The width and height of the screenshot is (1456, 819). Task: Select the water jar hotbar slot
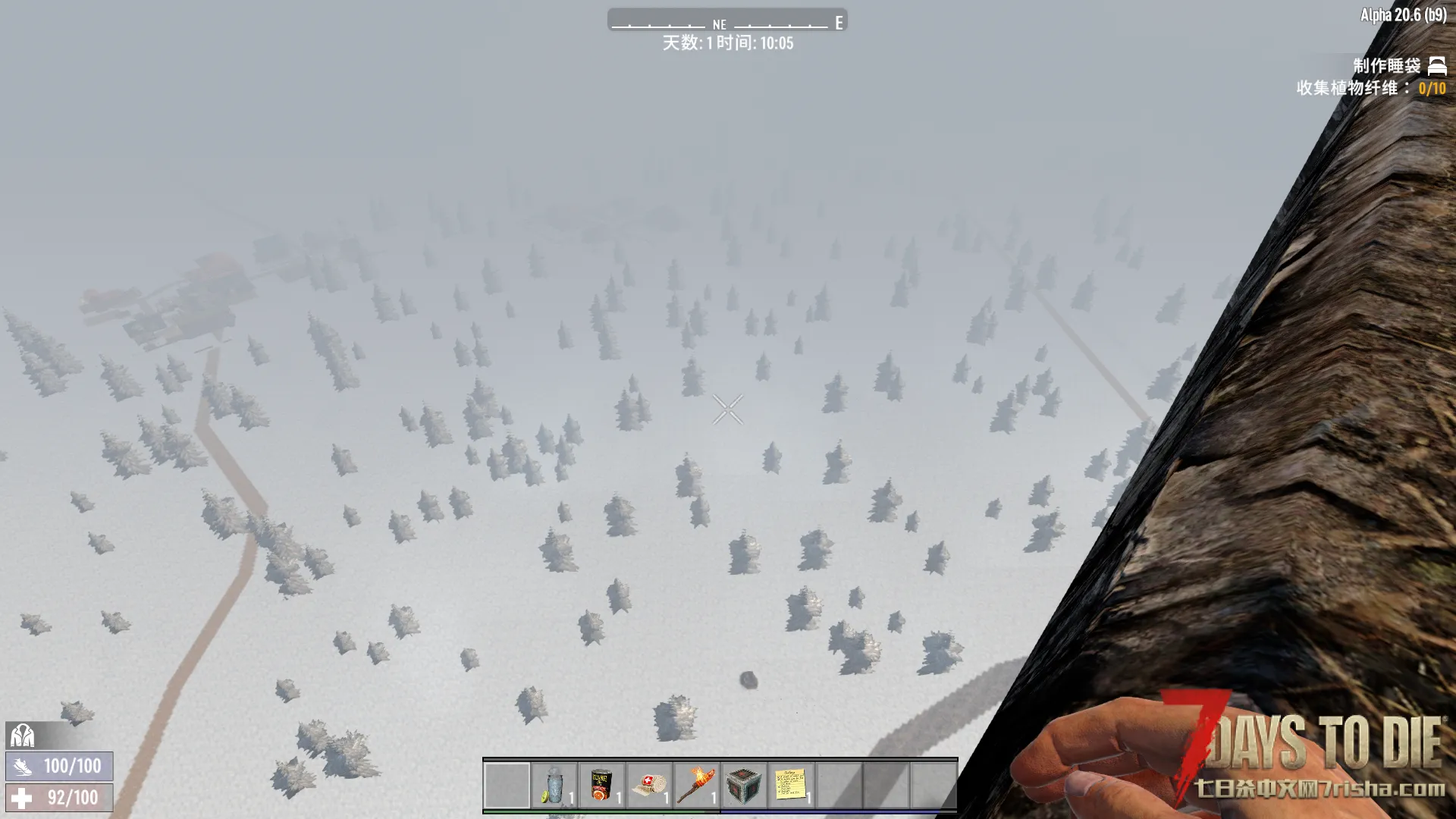[x=554, y=785]
